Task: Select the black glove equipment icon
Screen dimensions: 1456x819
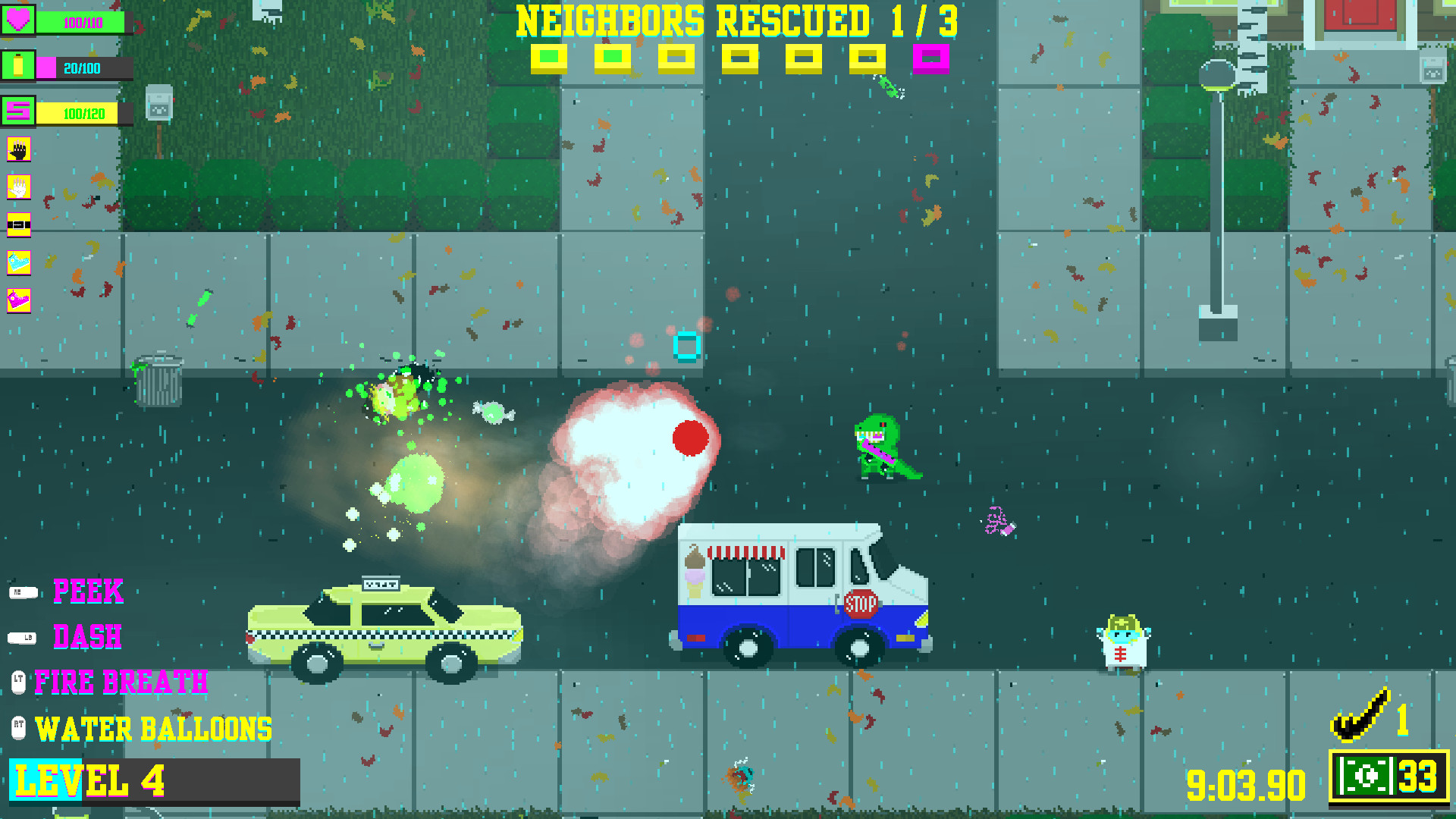Action: coord(18,151)
